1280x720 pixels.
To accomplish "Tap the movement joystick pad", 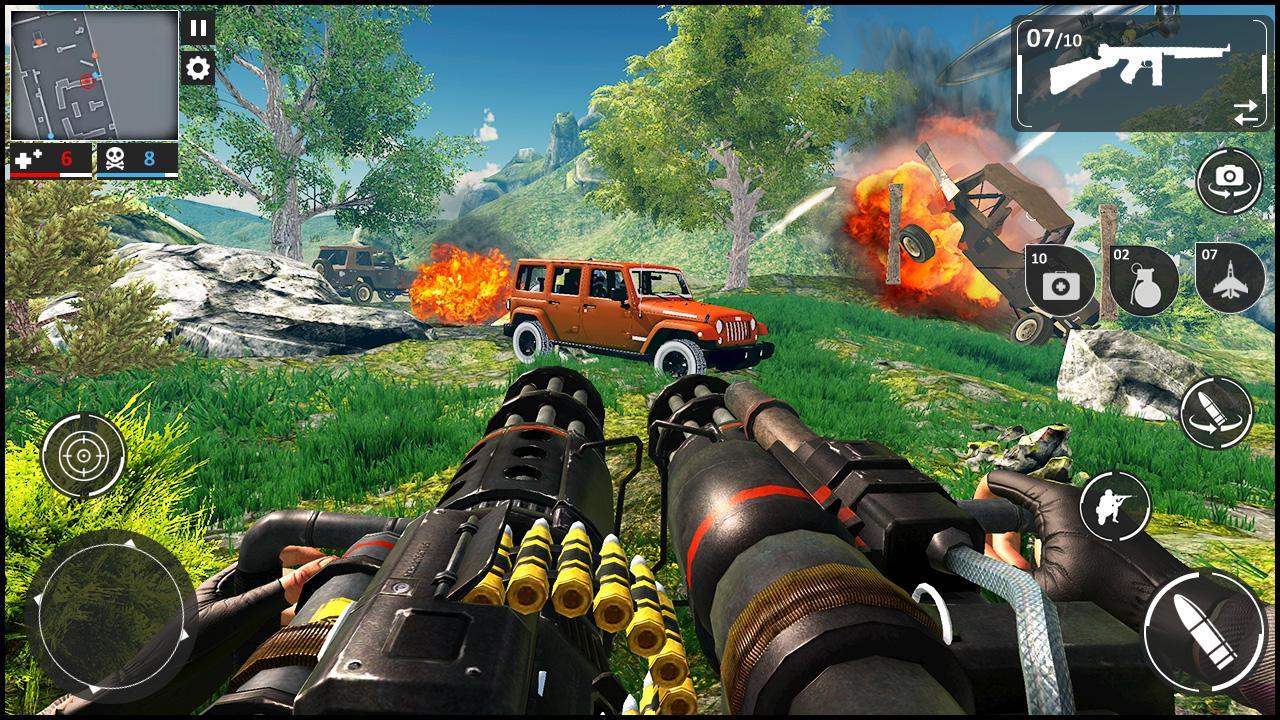I will 111,616.
